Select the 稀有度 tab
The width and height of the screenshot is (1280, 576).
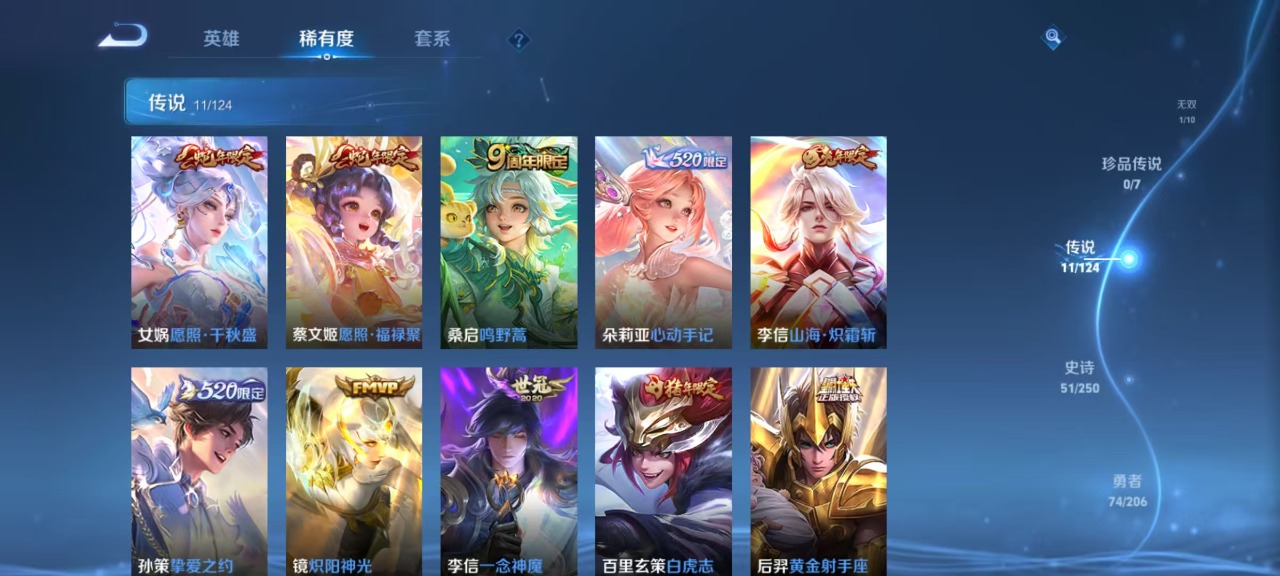pos(326,39)
